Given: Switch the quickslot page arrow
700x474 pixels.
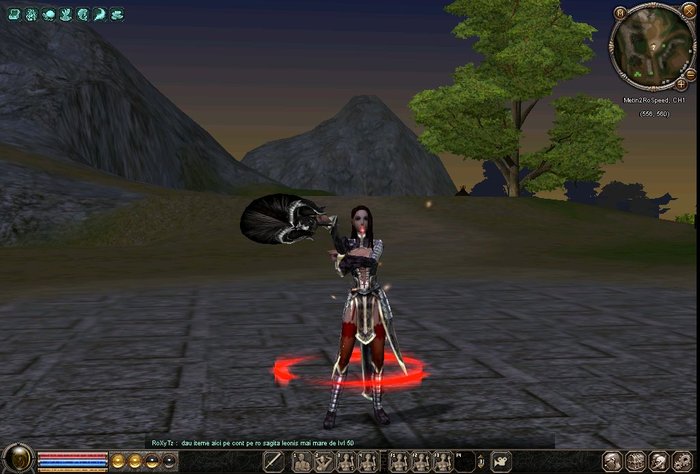Looking at the screenshot, I should coord(480,461).
